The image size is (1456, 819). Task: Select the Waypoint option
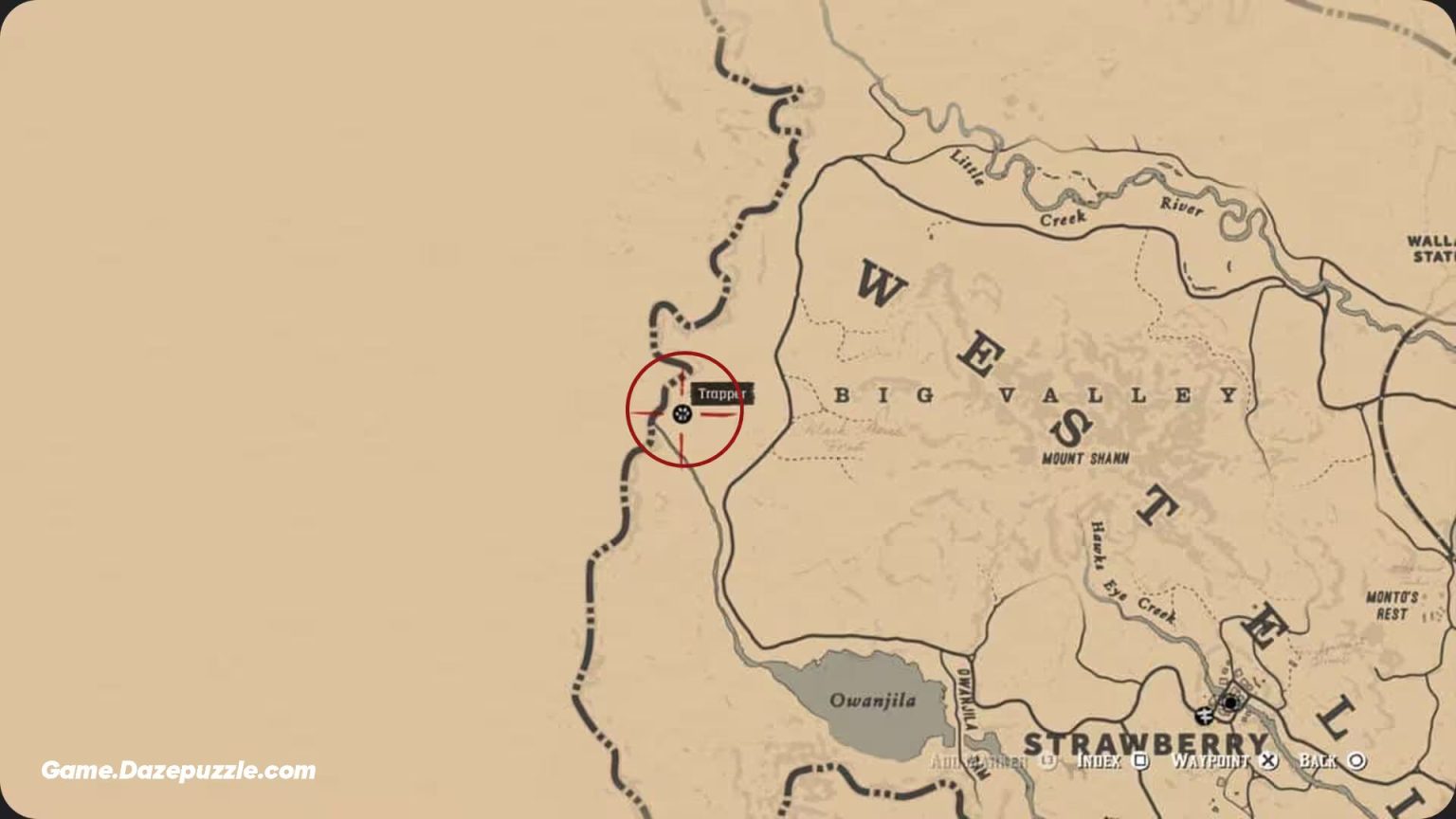pyautogui.click(x=1213, y=760)
